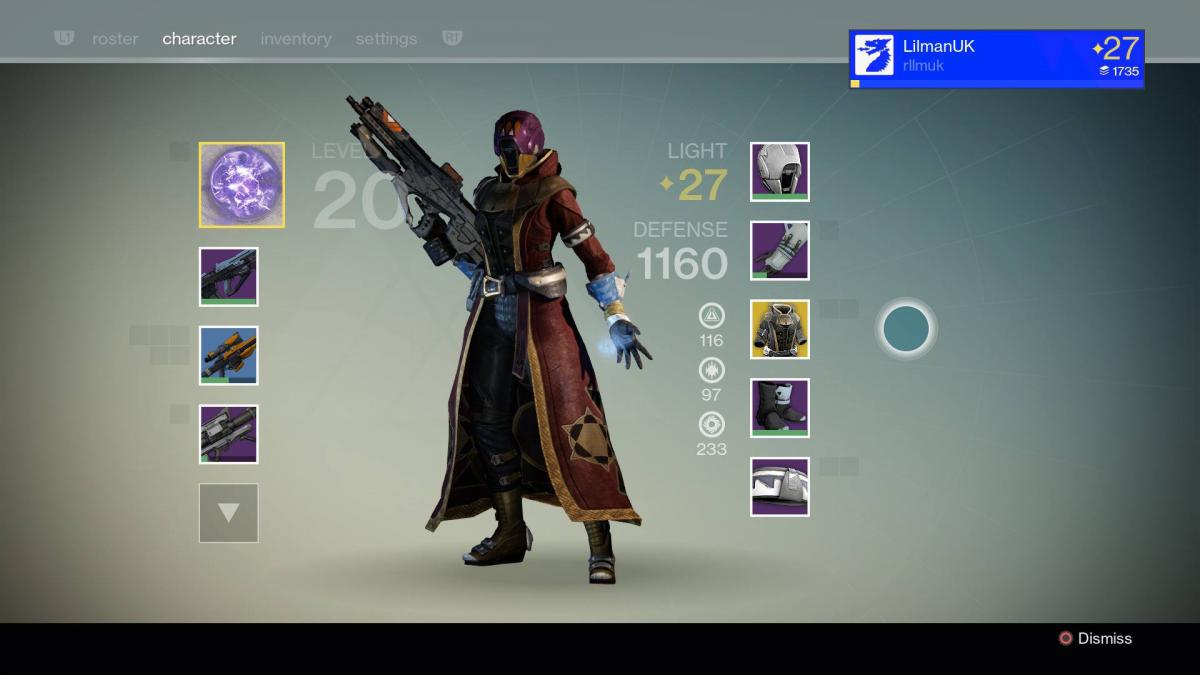The height and width of the screenshot is (675, 1200).
Task: Open the purple subclass orb slot
Action: (241, 185)
